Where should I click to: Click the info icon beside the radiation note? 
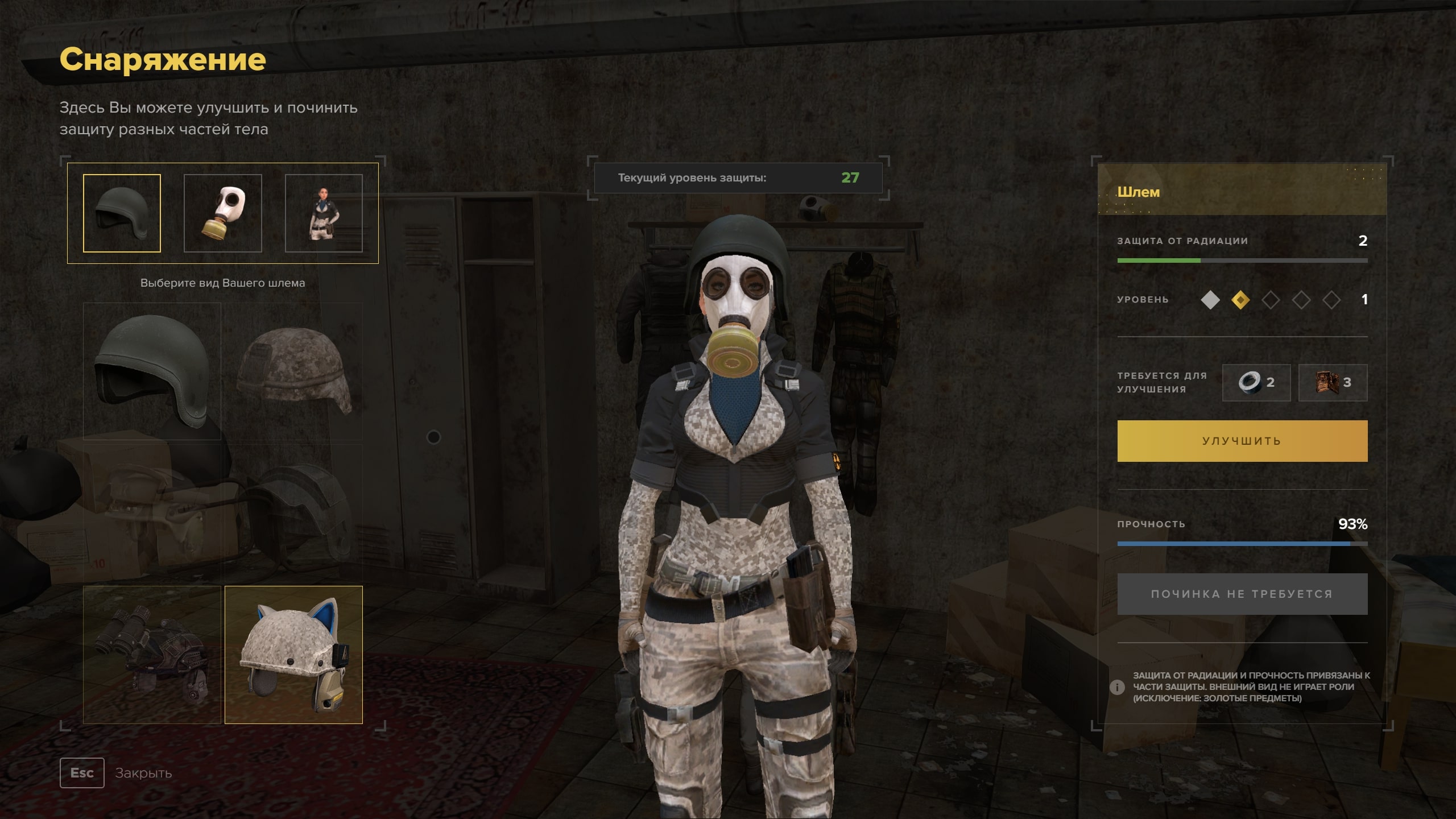1117,687
